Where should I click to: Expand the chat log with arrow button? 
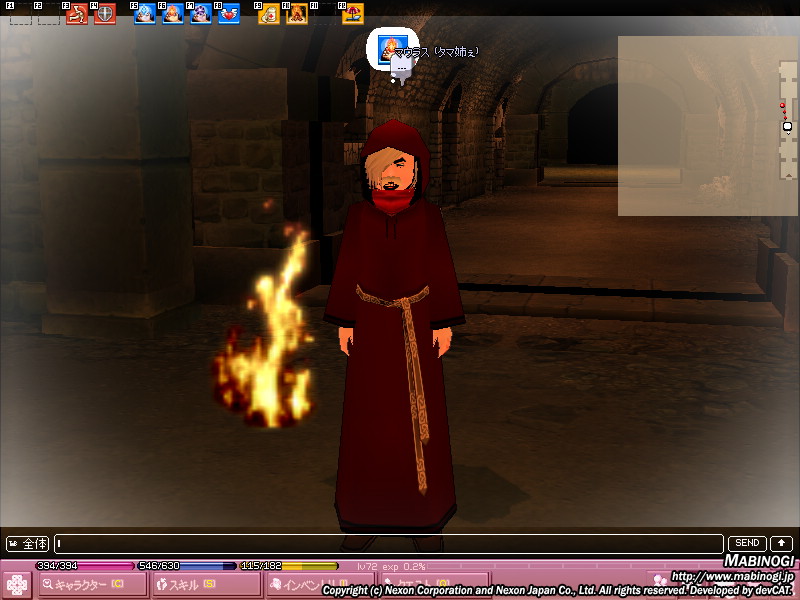(x=781, y=543)
